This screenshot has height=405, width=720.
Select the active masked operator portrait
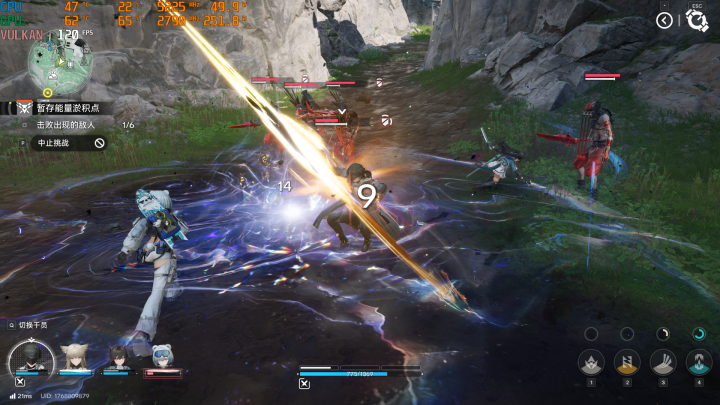(x=31, y=358)
